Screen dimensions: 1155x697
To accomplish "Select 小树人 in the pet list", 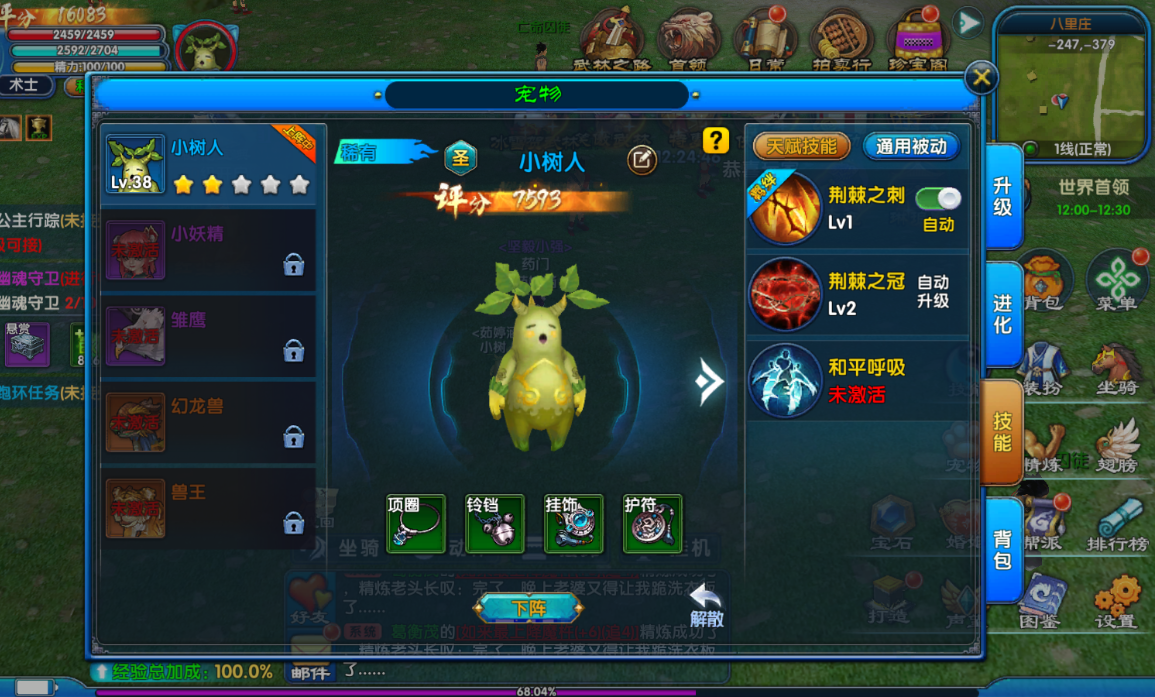I will pos(208,165).
